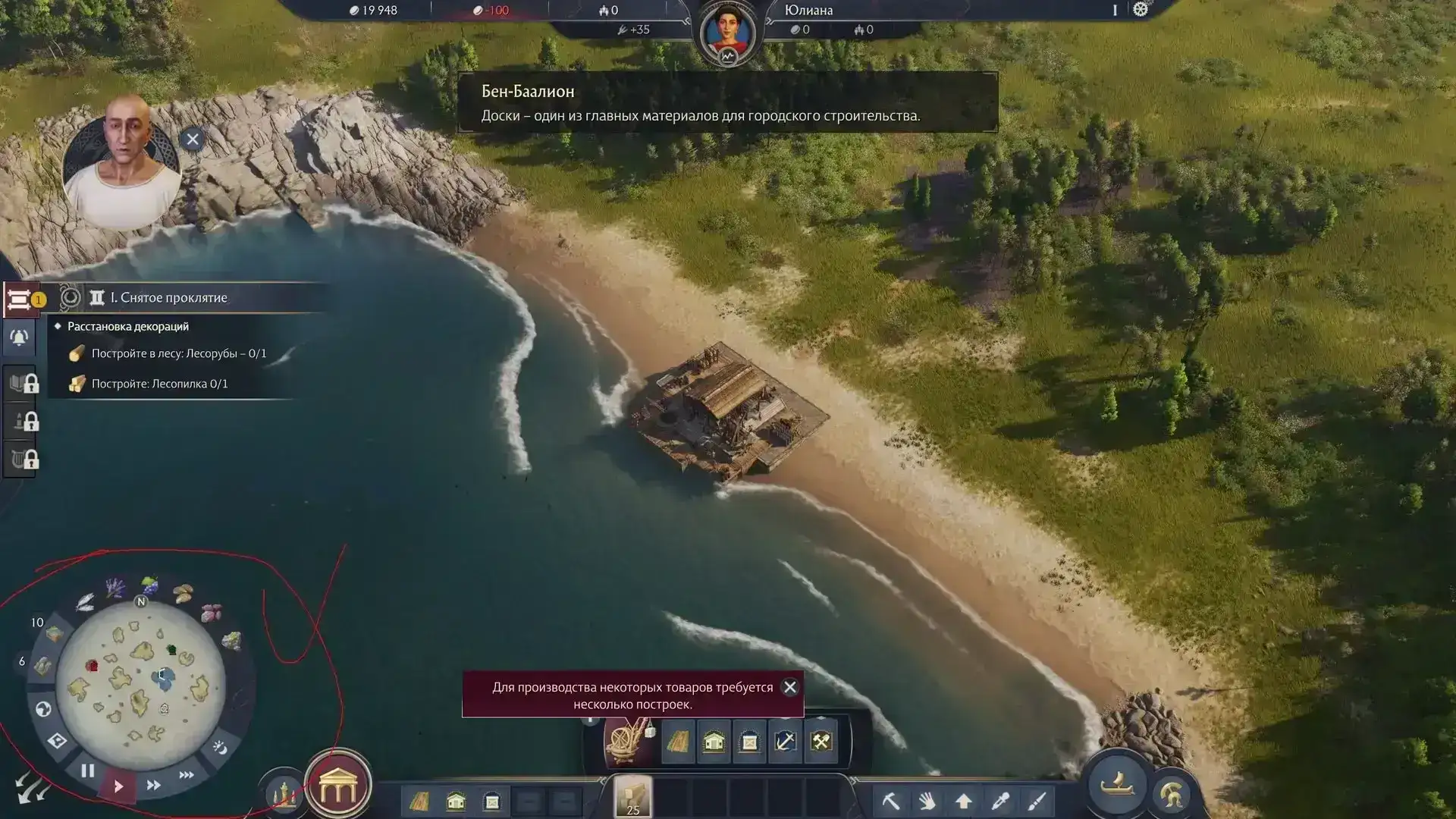Set game speed to double fast-forward

(x=153, y=786)
